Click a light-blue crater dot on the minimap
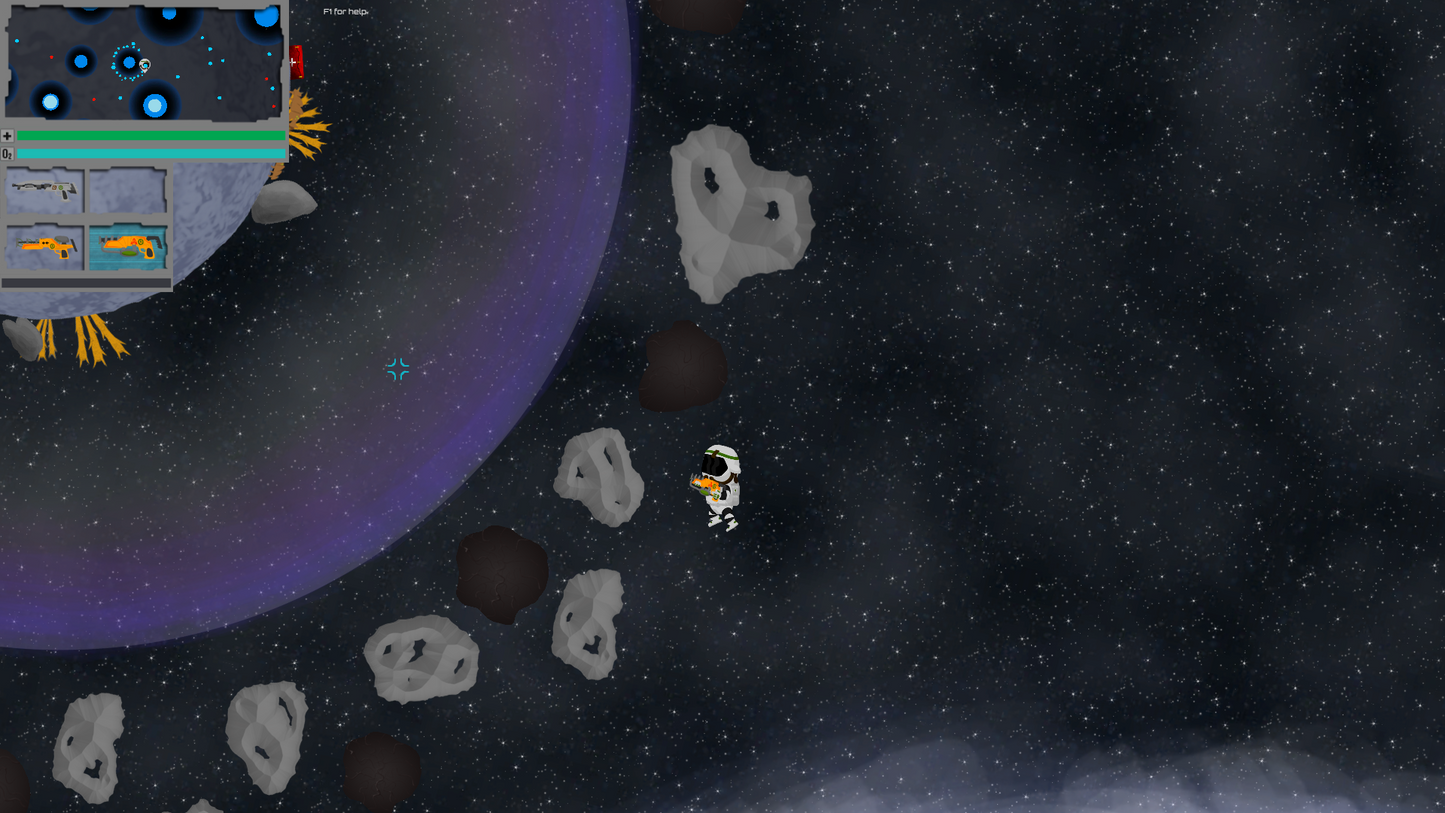1445x813 pixels. 50,103
